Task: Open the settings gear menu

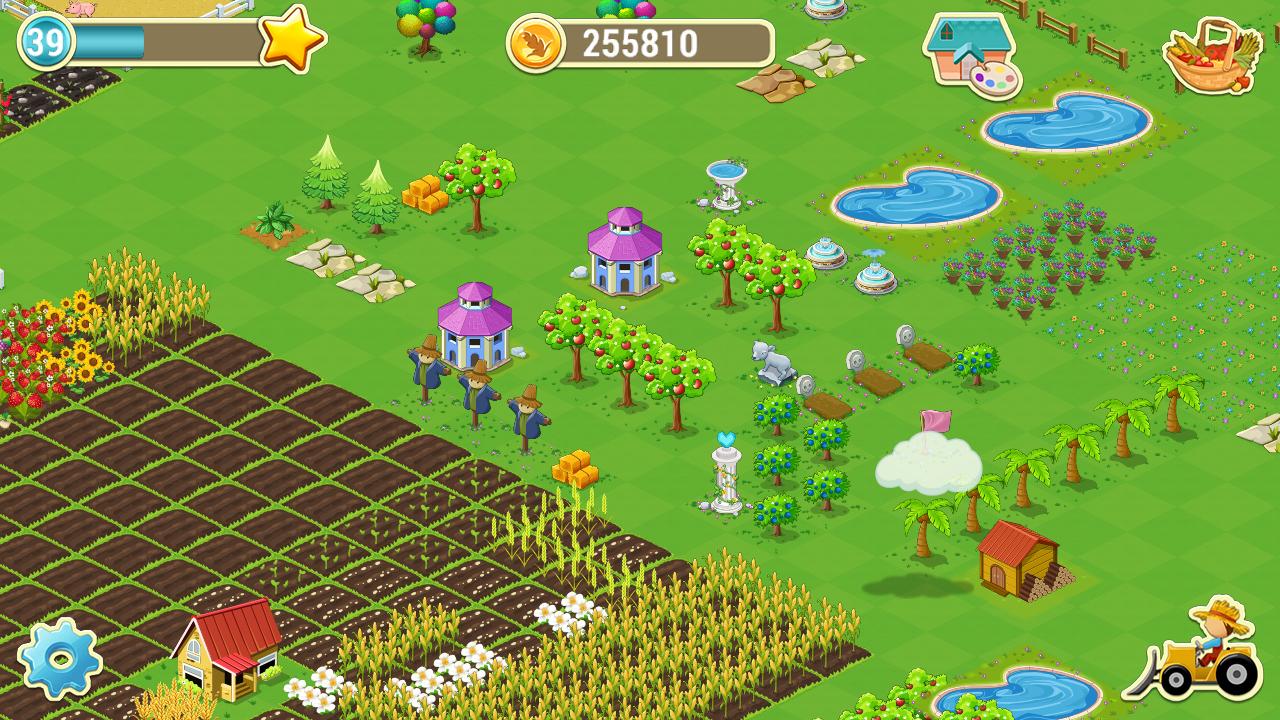Action: tap(62, 660)
